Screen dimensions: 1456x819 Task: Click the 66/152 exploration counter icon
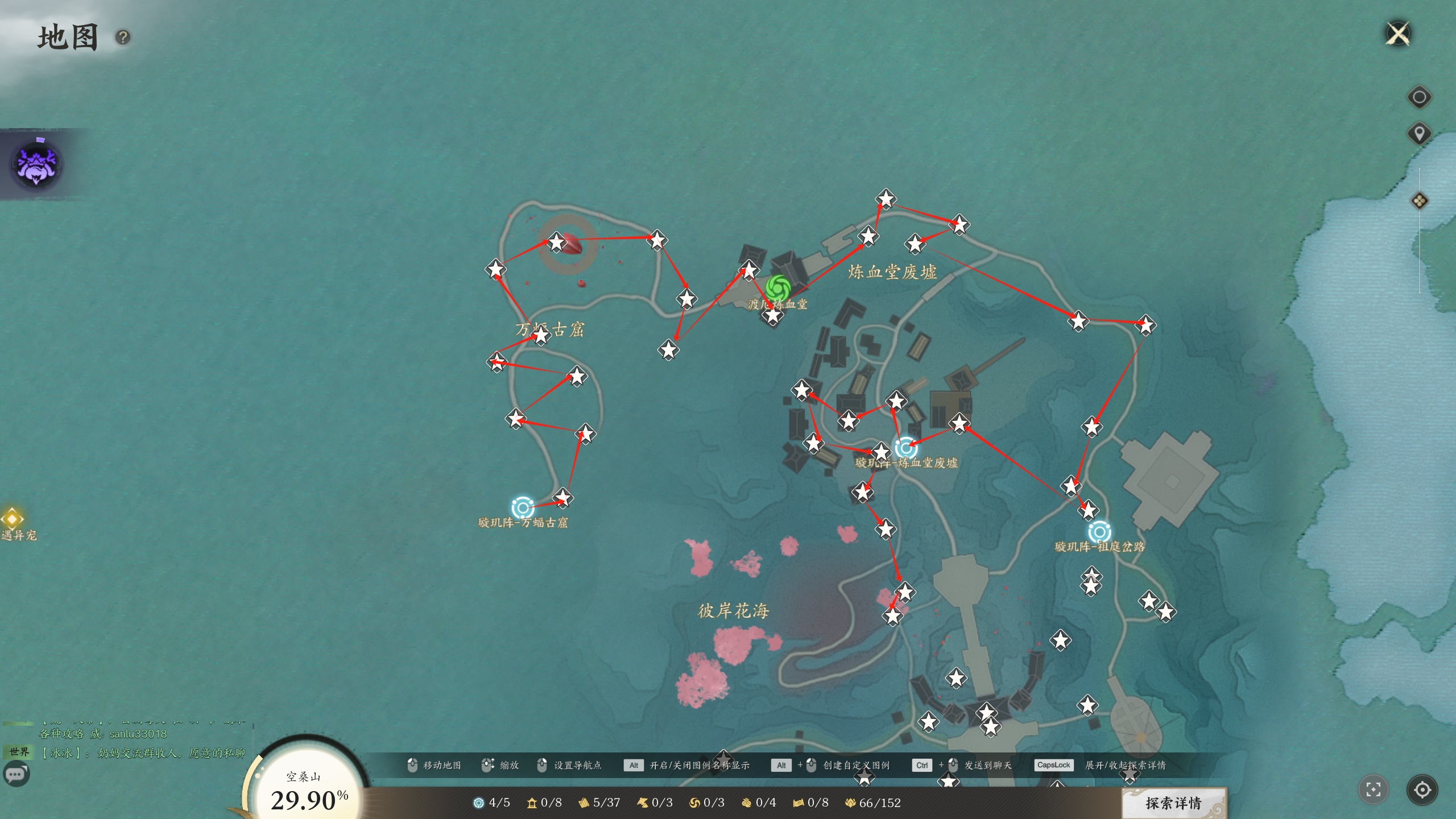pos(851,803)
